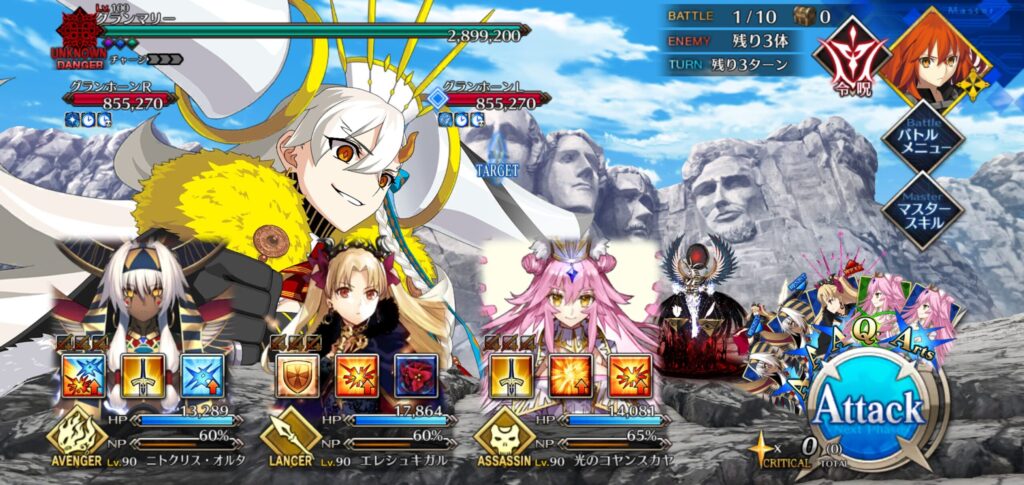Select the AVENGER class icon for ニトクリス・オルタ
Screen dimensions: 1024x485
coord(76,435)
